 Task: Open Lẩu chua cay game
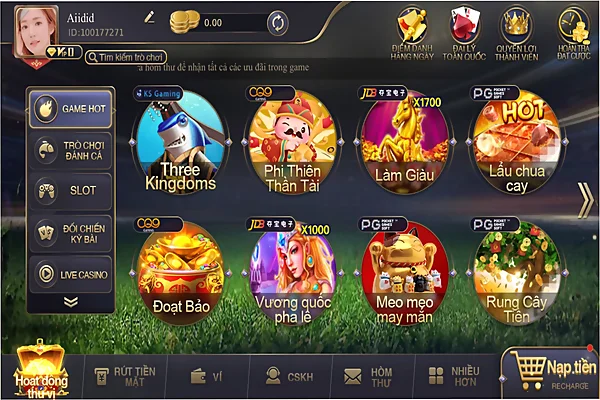coord(516,146)
